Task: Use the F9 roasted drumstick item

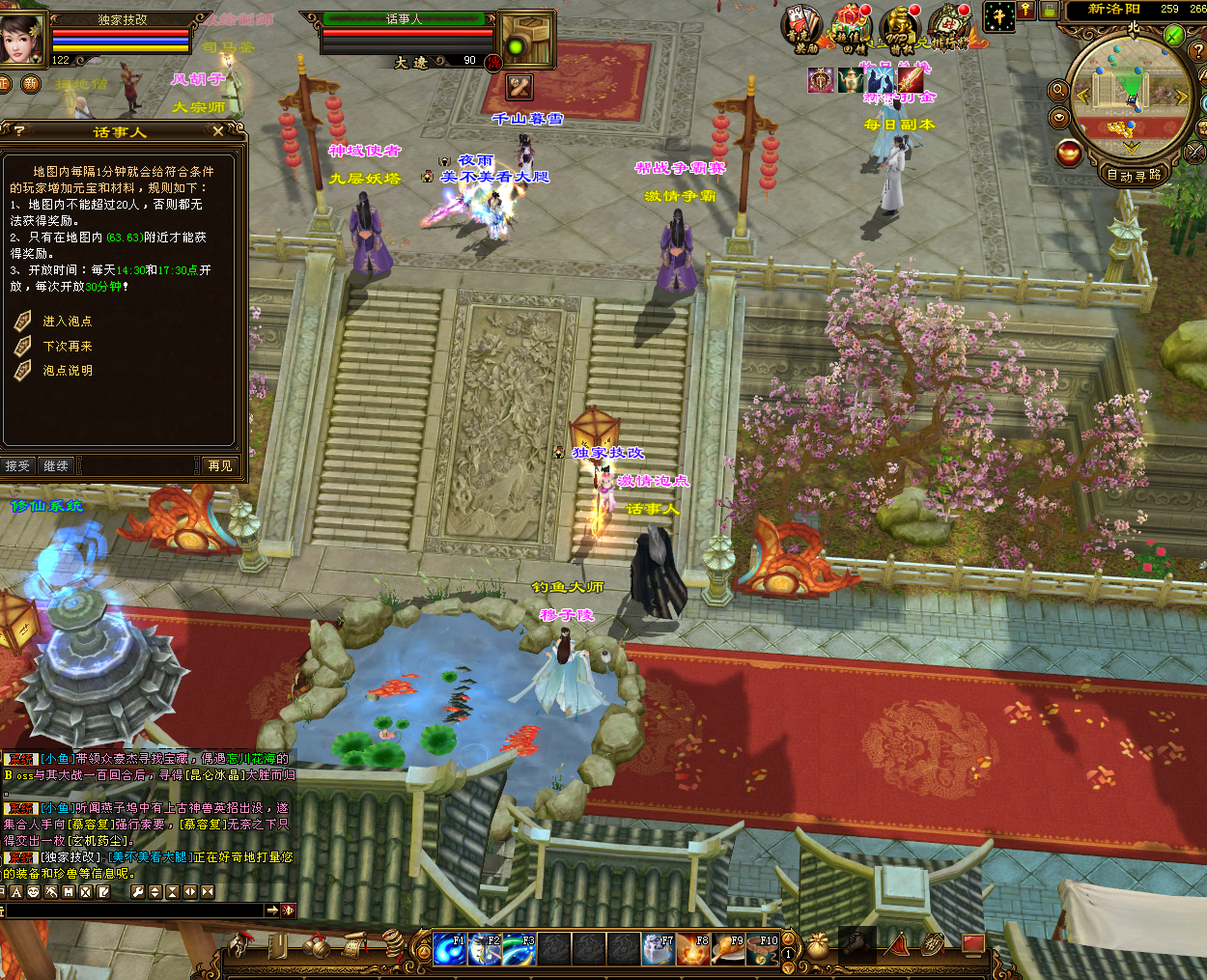Action: click(x=727, y=948)
